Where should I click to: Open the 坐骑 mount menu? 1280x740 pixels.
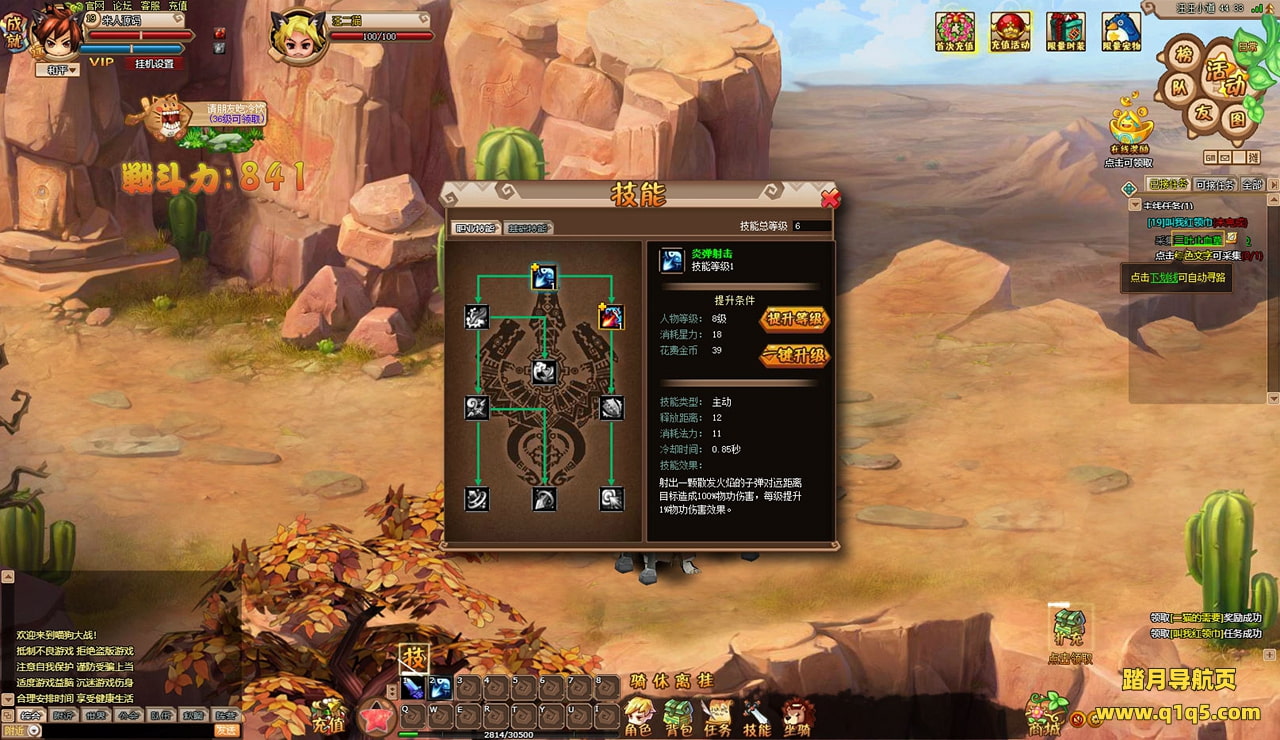pos(797,717)
